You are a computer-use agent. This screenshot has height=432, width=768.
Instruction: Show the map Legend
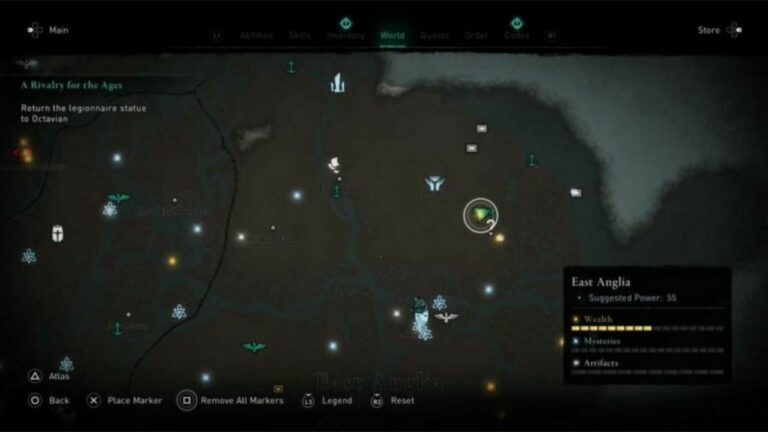(336, 400)
